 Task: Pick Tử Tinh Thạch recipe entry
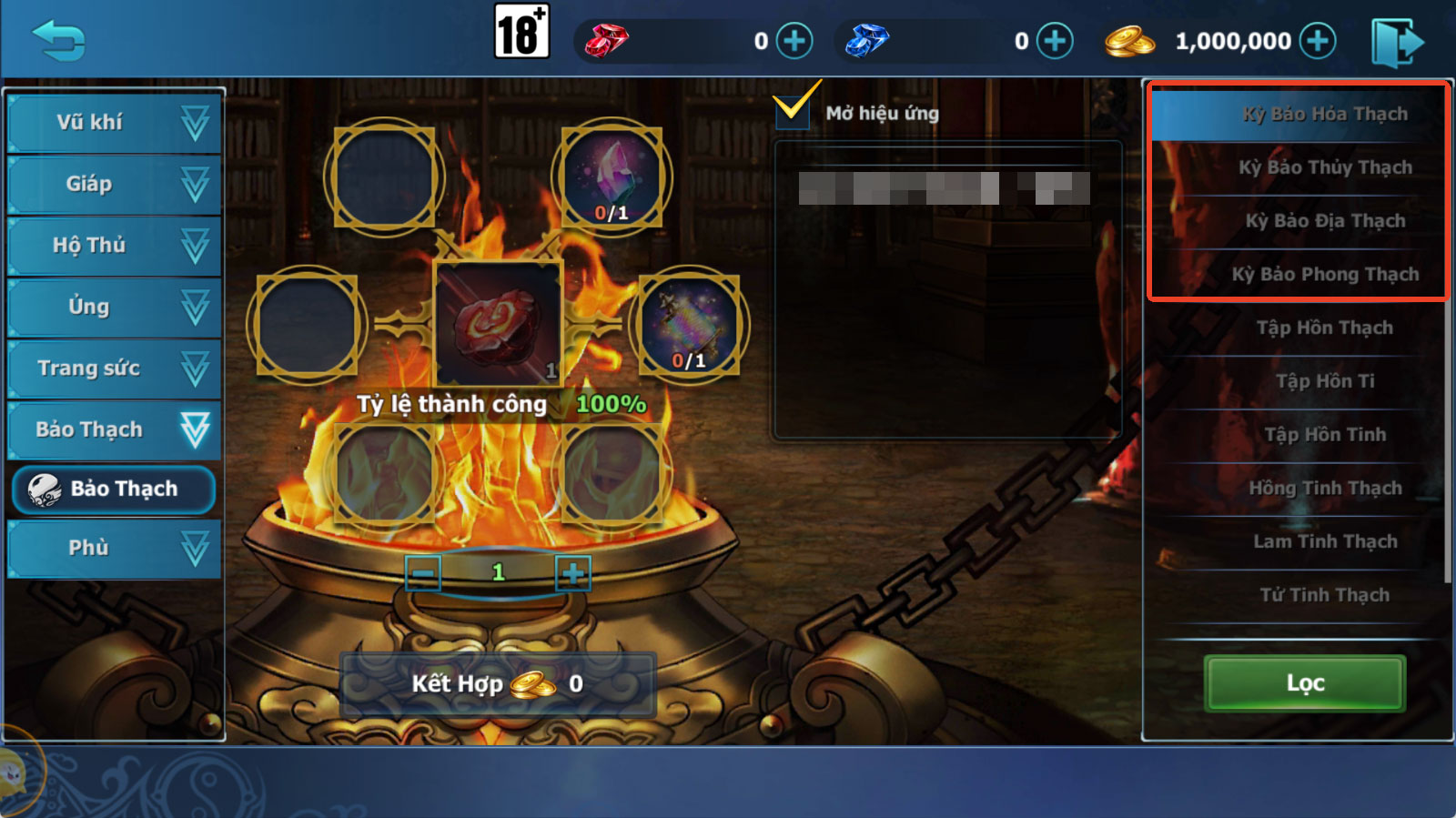coord(1324,595)
